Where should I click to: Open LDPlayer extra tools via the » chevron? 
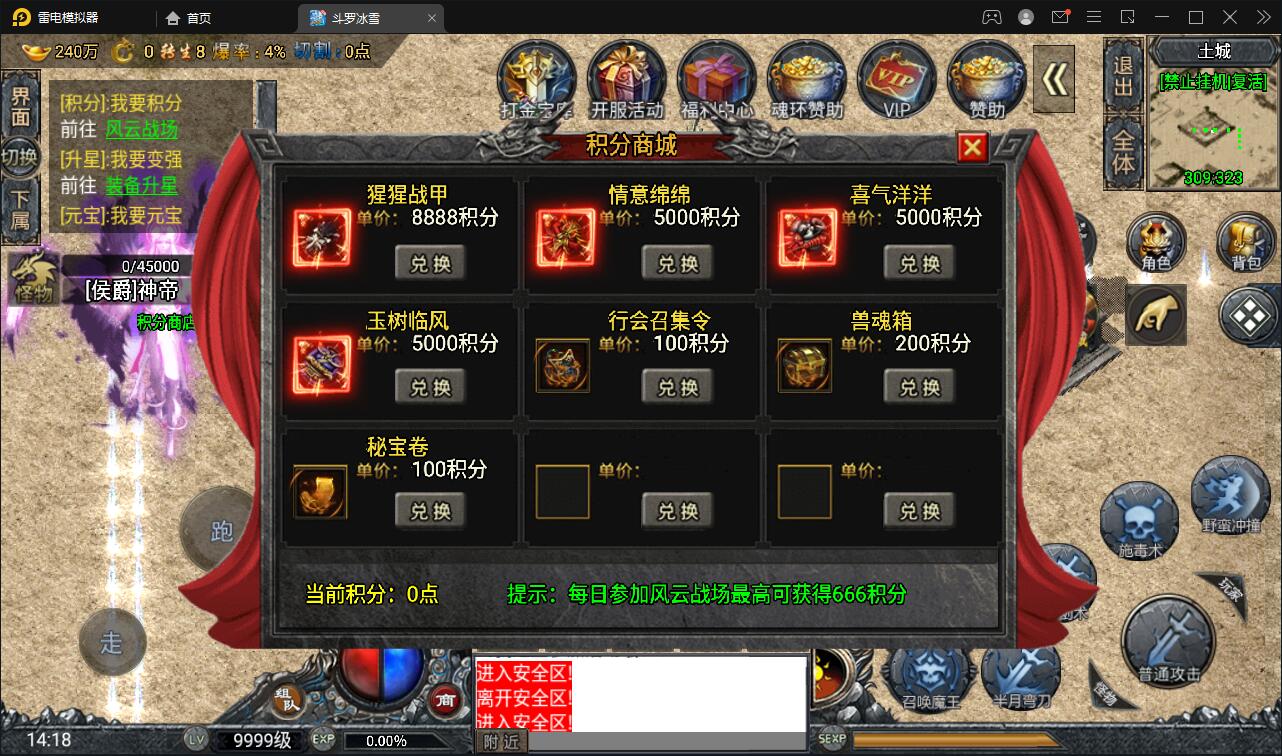[1262, 17]
